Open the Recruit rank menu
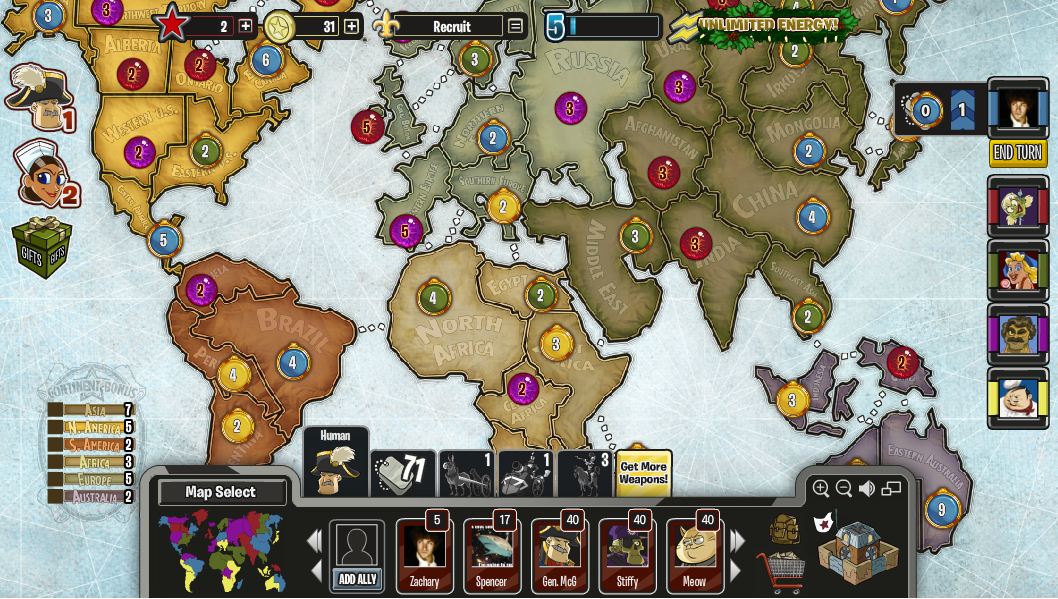Image resolution: width=1058 pixels, height=599 pixels. [515, 26]
